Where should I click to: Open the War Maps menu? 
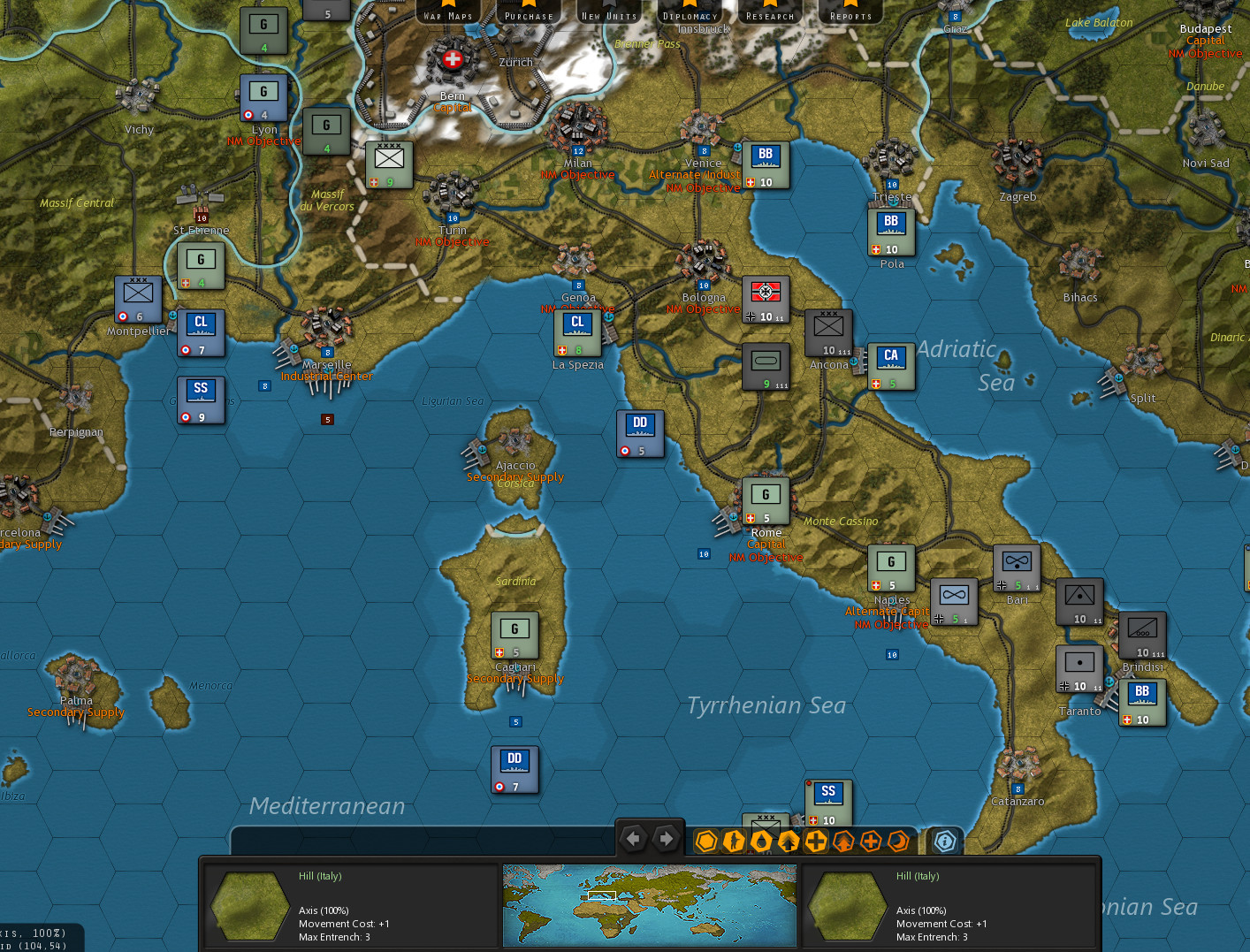point(448,12)
